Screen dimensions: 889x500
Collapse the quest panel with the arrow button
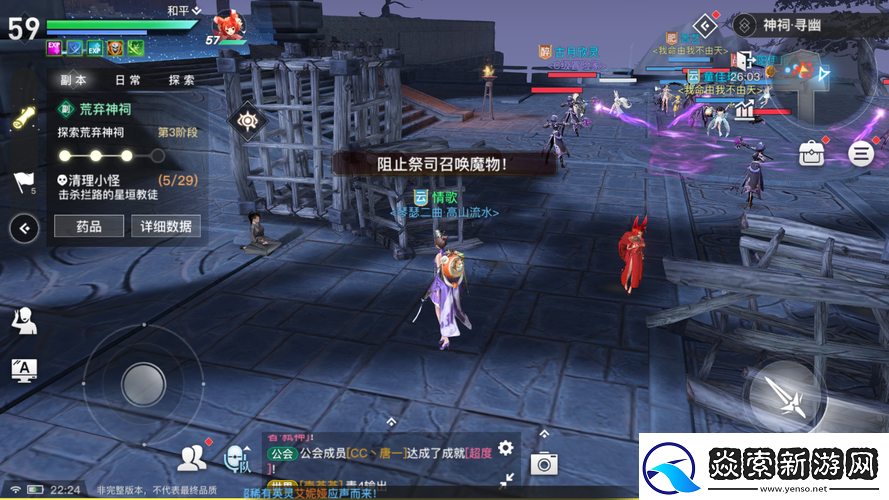24,228
